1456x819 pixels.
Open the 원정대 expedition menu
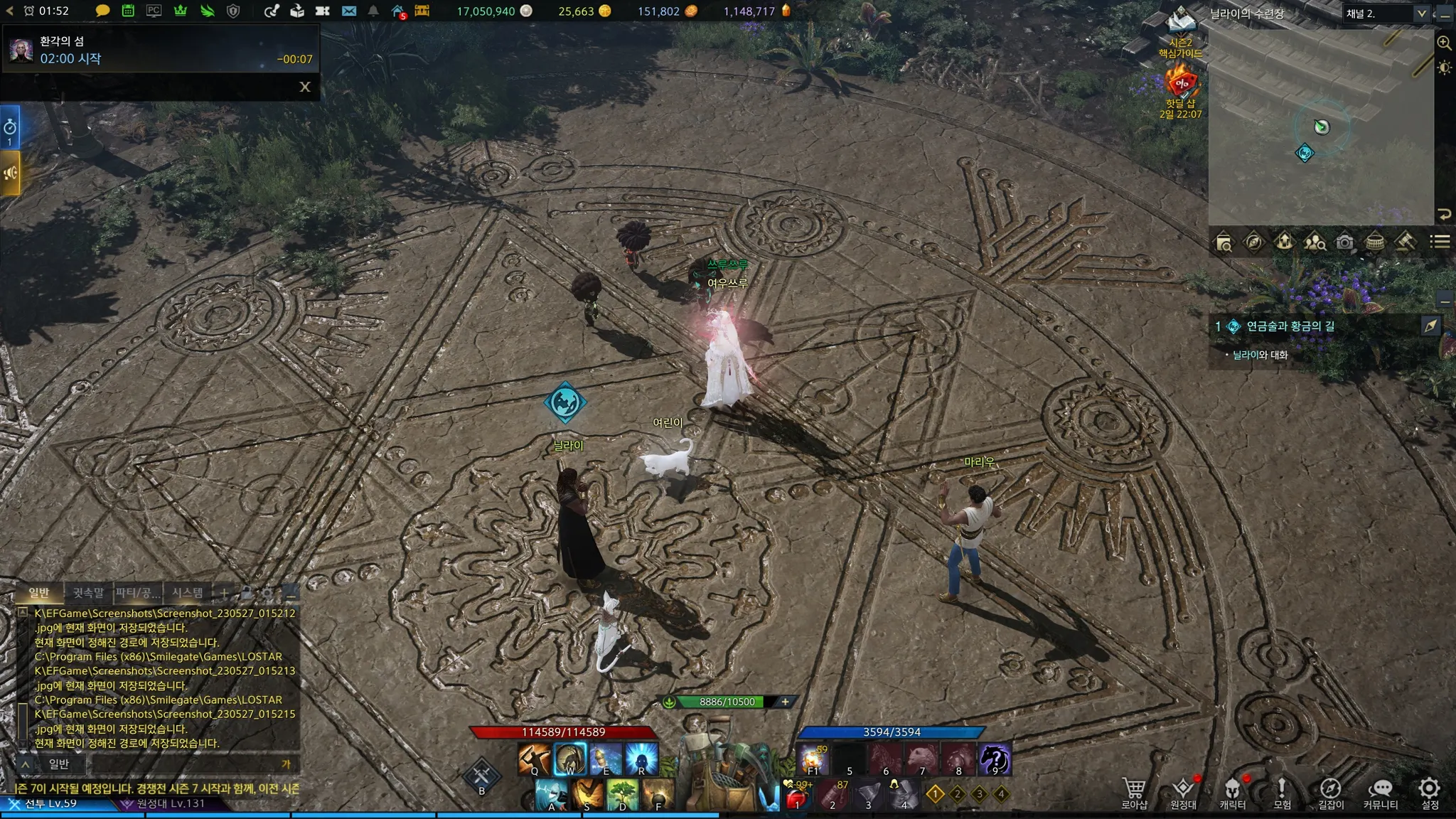pos(1183,792)
